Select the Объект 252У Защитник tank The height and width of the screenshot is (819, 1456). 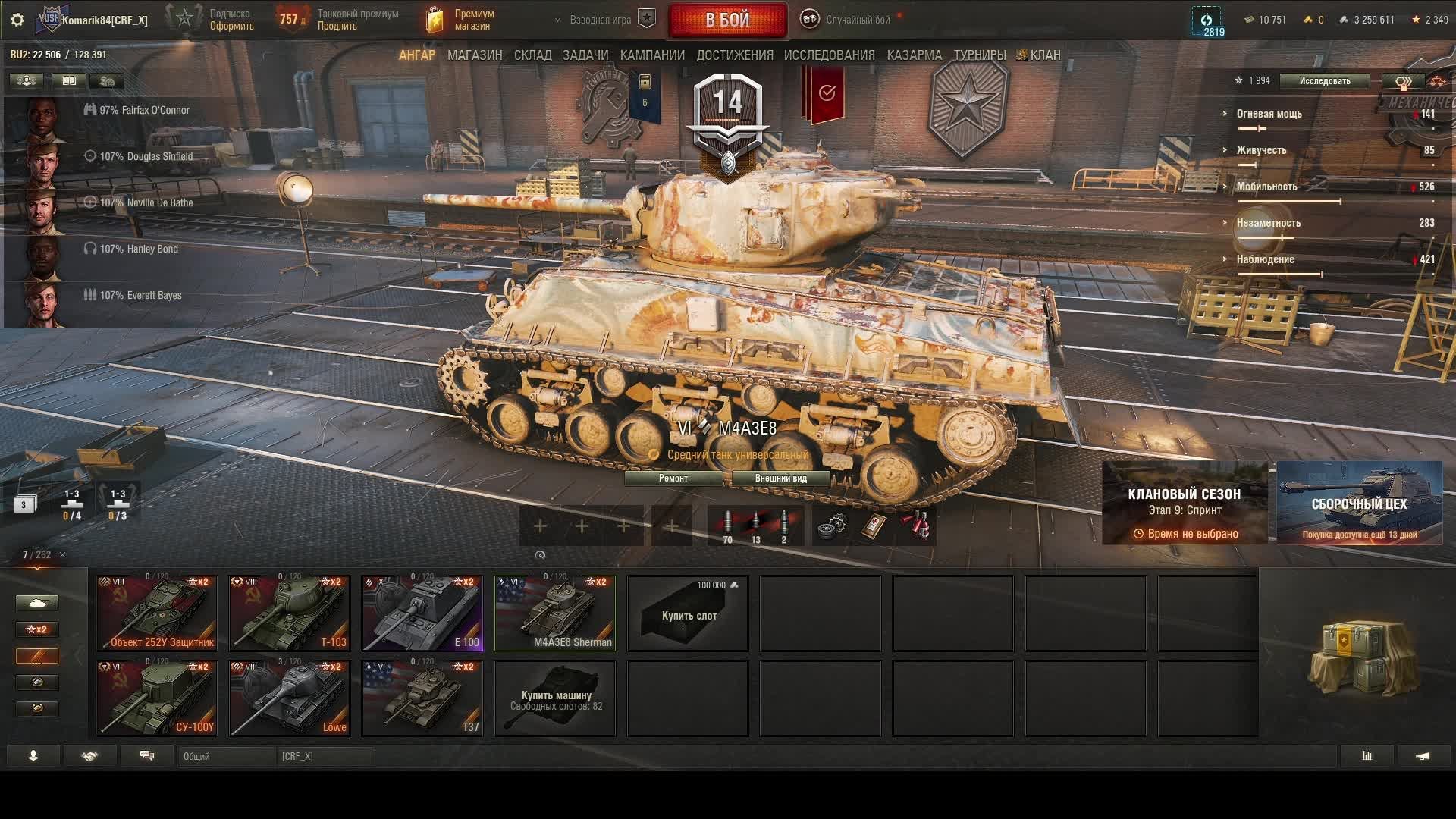[157, 613]
